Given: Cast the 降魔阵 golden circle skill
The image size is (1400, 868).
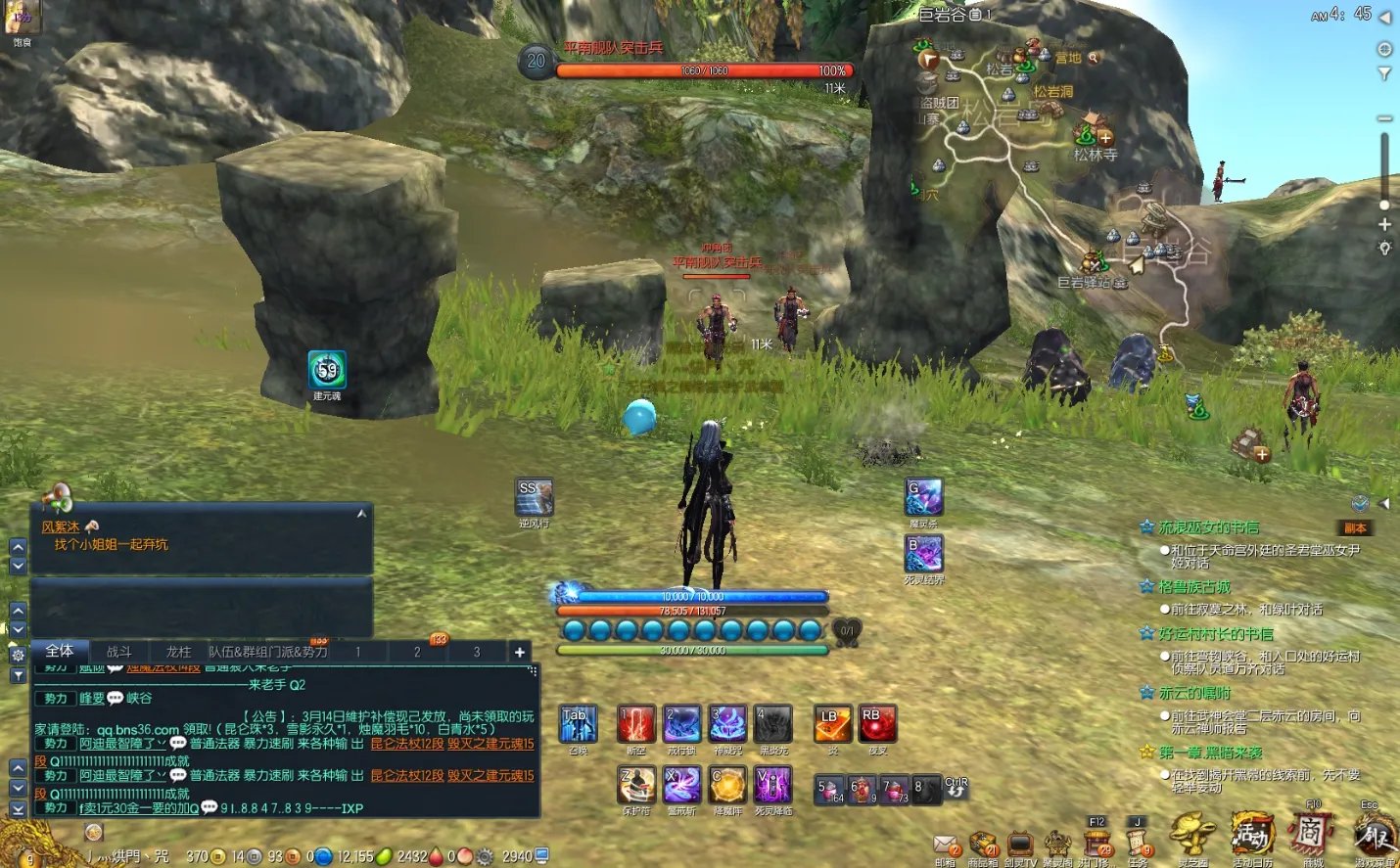Looking at the screenshot, I should (x=727, y=785).
